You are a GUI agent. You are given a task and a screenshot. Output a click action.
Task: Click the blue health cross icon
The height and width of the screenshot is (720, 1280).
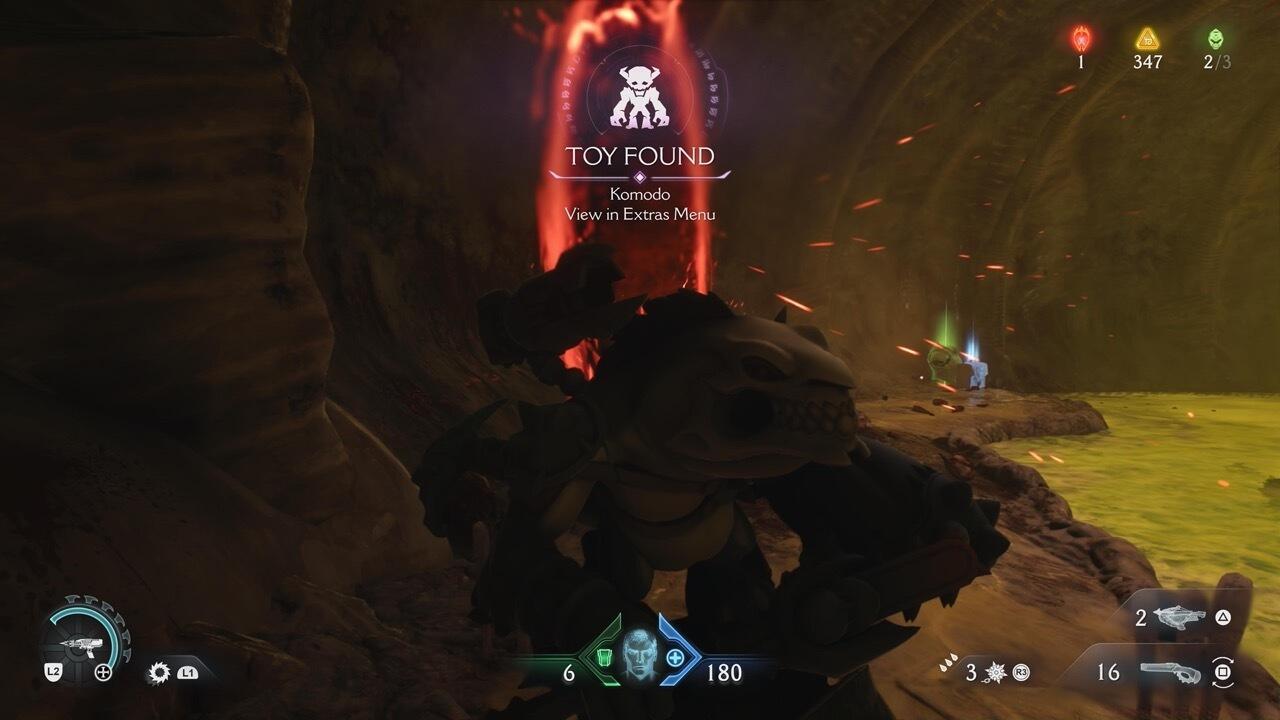(675, 658)
